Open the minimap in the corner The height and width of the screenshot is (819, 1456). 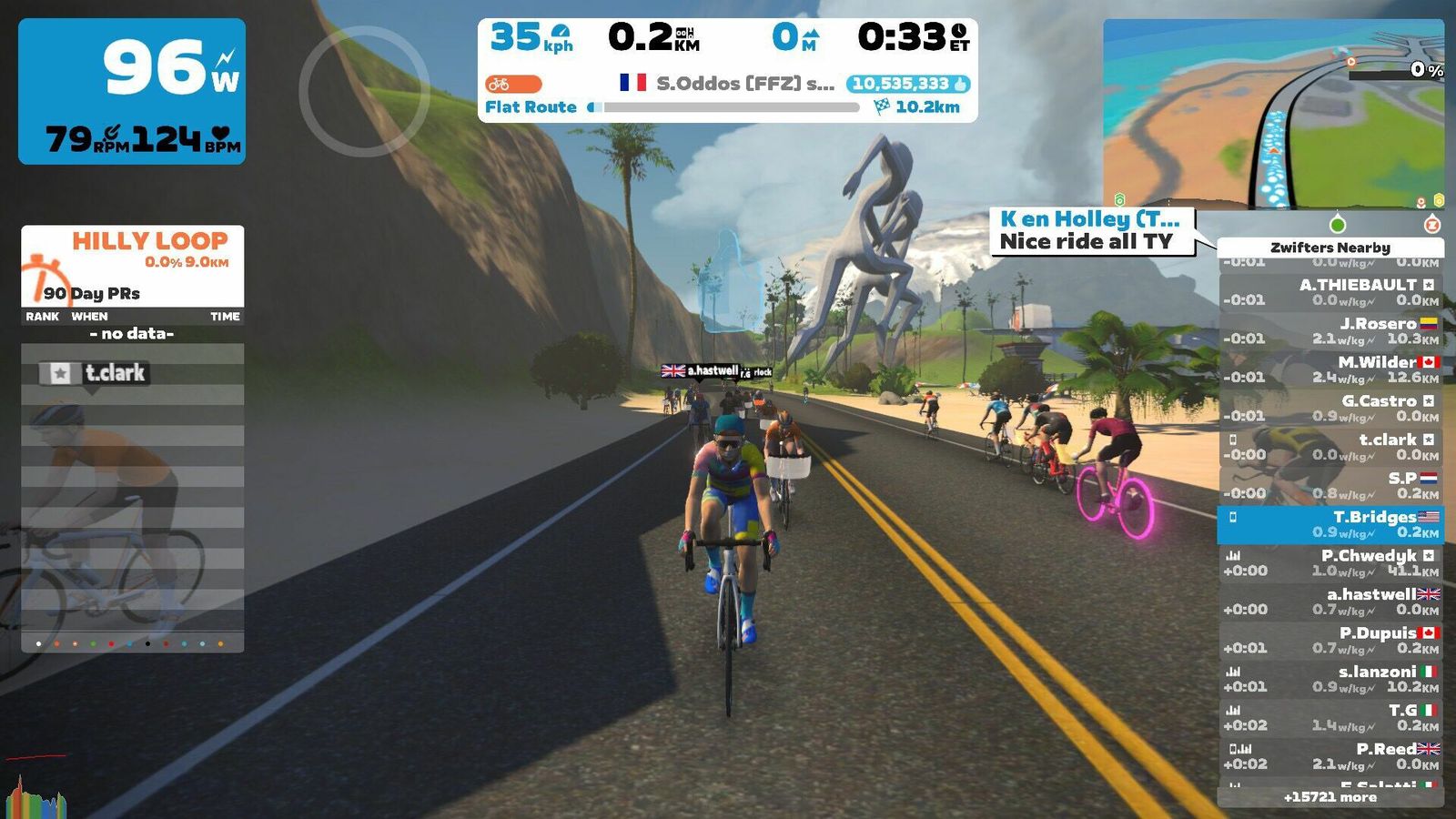1272,114
